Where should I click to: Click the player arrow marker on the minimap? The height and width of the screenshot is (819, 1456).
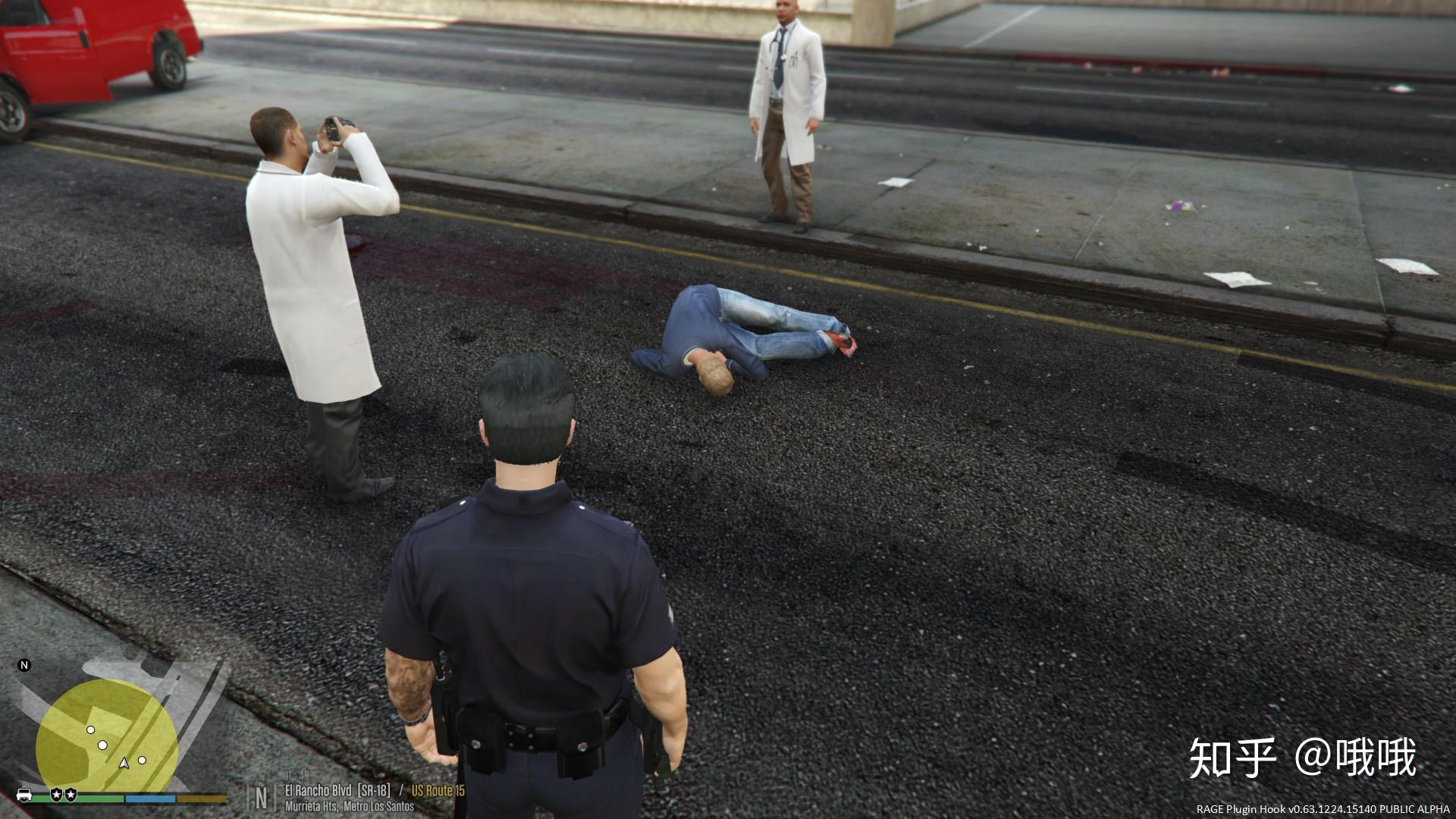point(124,763)
